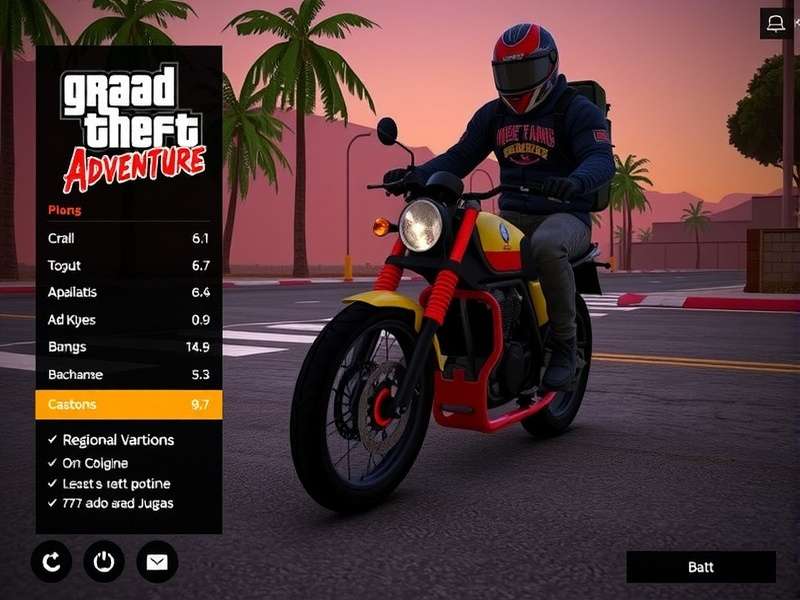This screenshot has height=600, width=800.
Task: Select the Crall menu entry
Action: tap(128, 238)
